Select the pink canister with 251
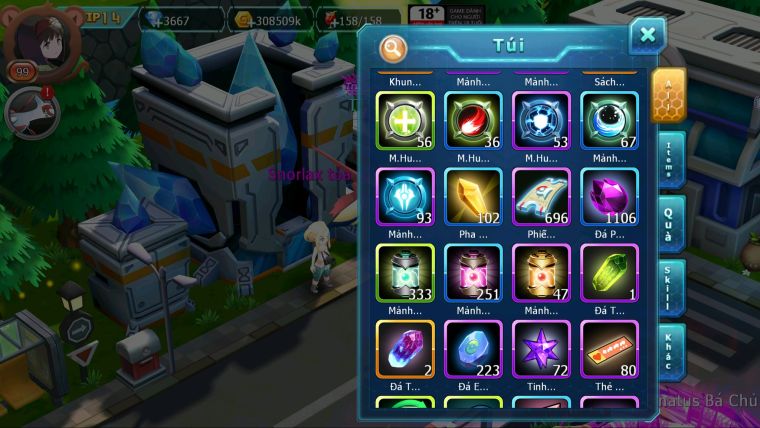This screenshot has height=428, width=760. click(x=473, y=272)
